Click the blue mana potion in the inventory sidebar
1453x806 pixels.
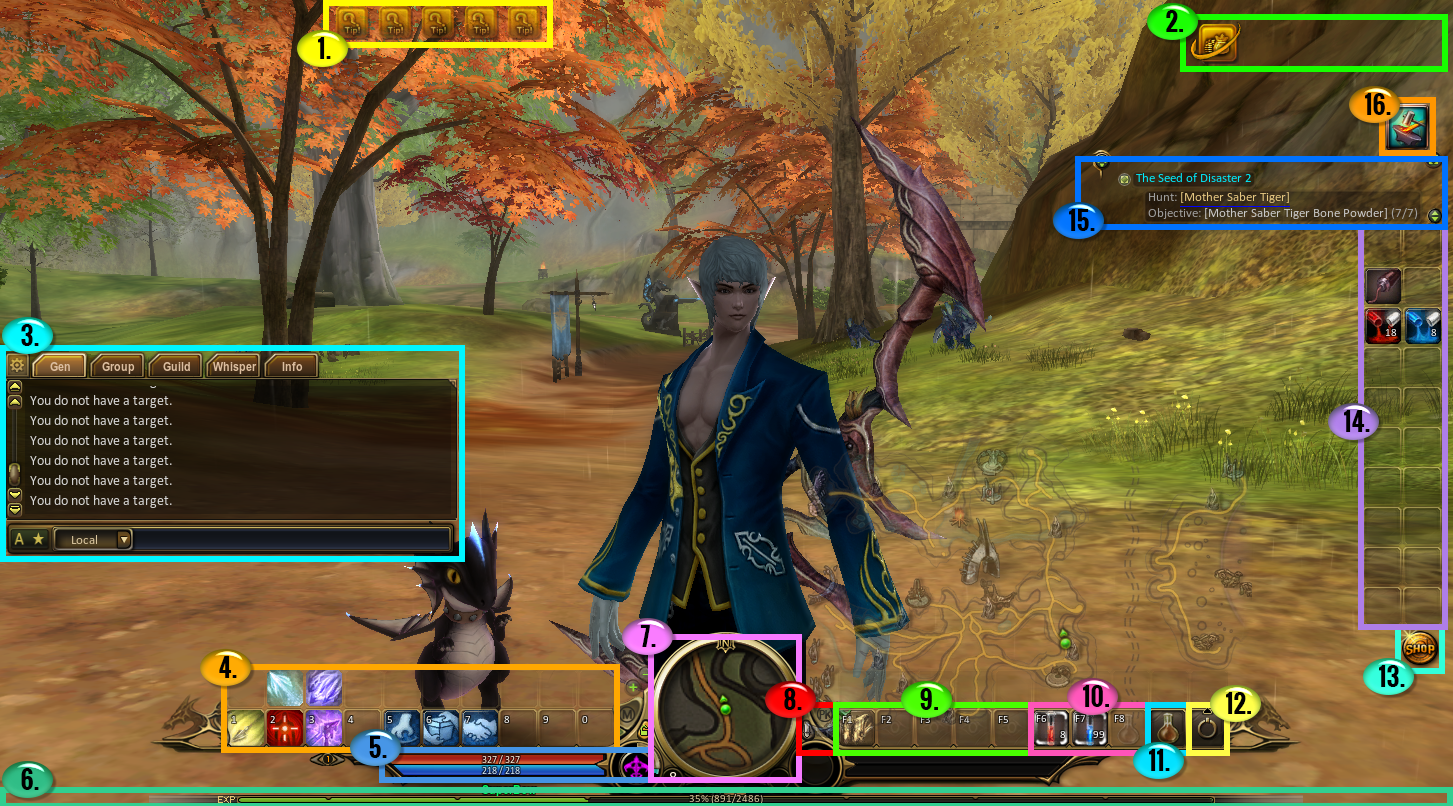pyautogui.click(x=1422, y=325)
